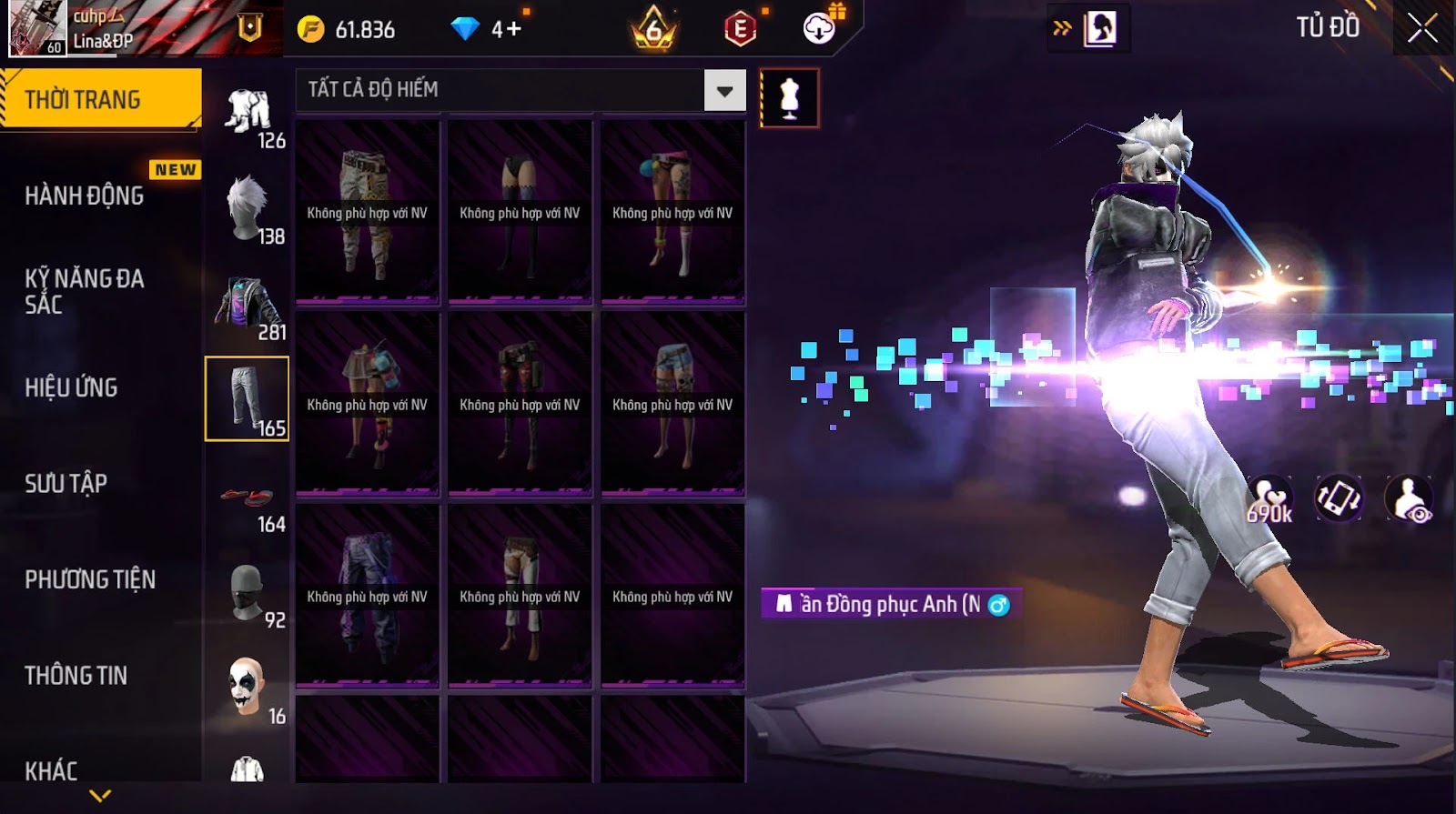Choose the face paint category (16)
1456x814 pixels.
(248, 688)
